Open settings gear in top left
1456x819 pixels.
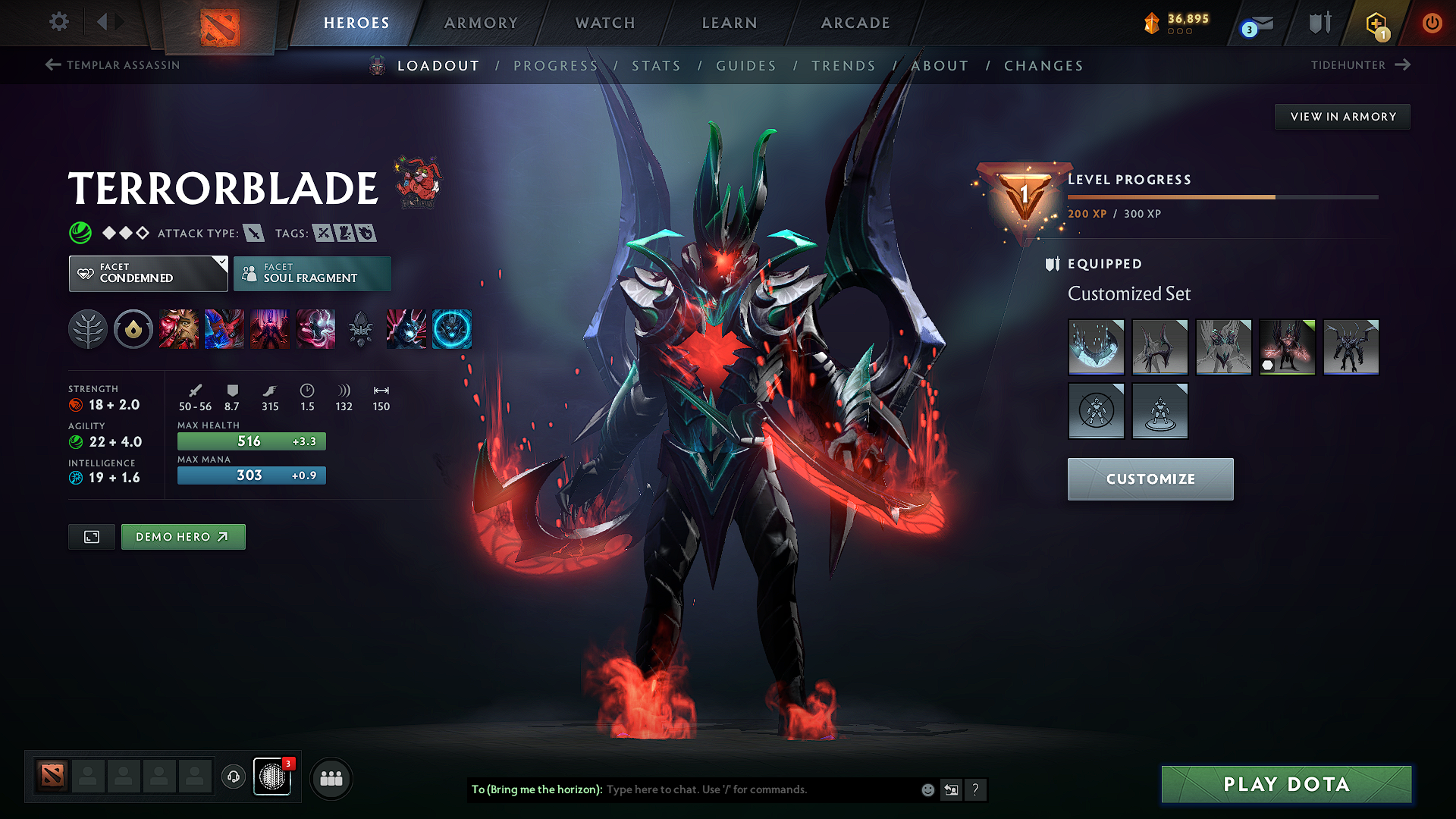pos(58,22)
